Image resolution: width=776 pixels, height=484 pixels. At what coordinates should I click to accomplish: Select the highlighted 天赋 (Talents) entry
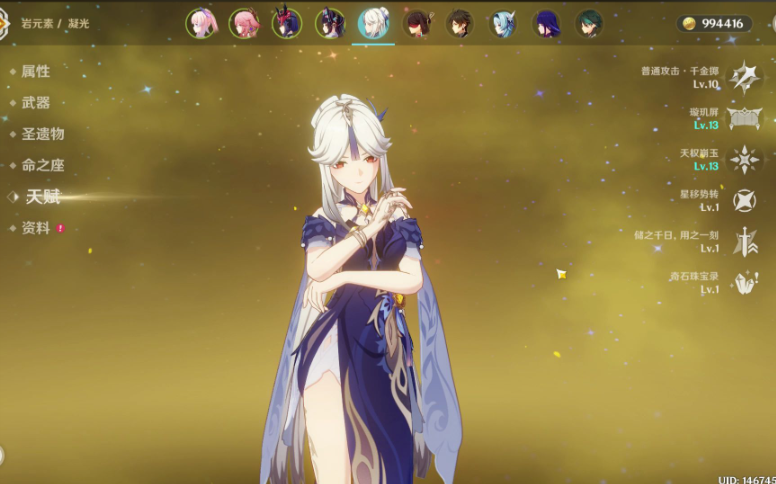tap(43, 197)
